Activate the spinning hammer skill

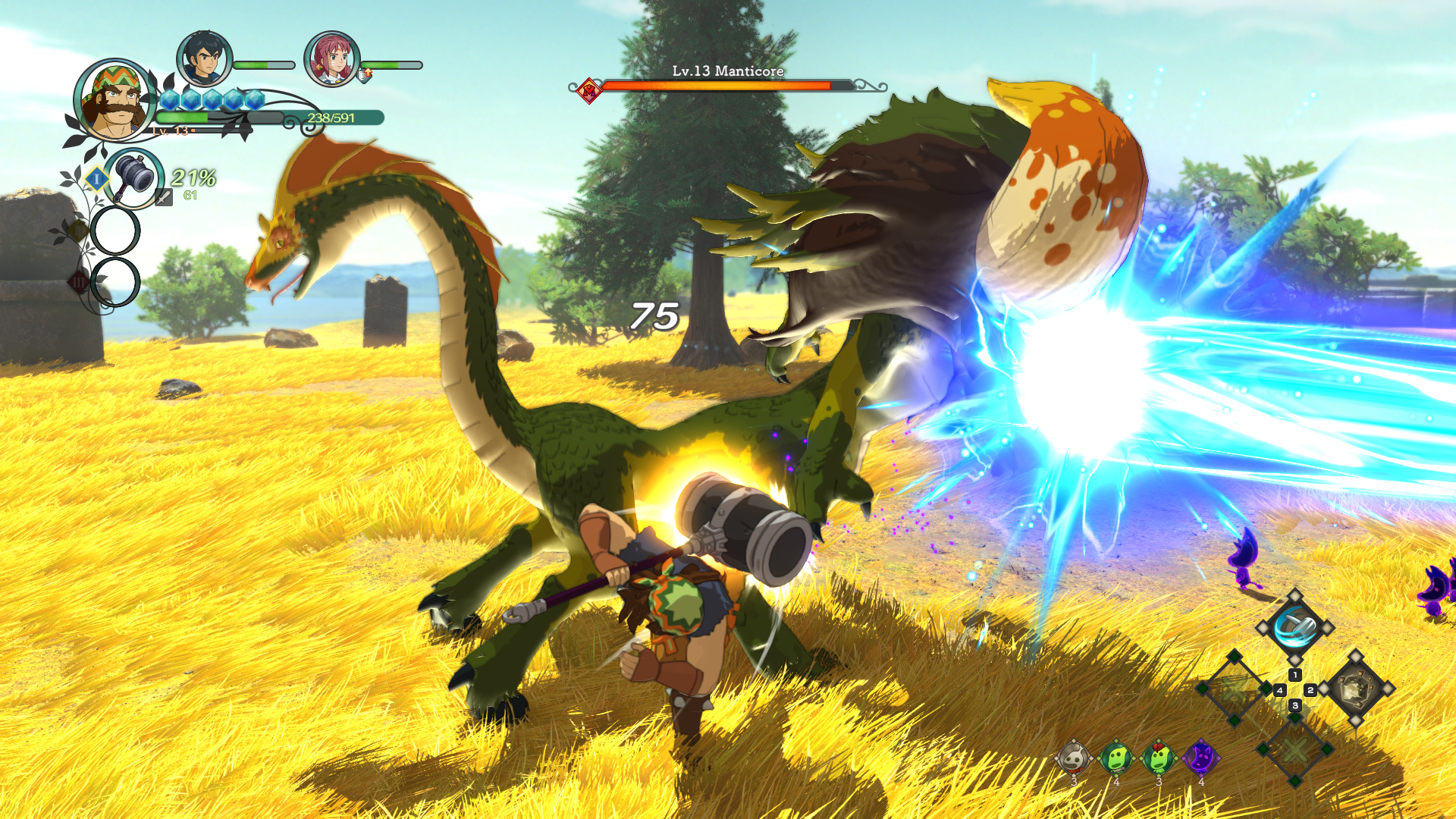(1294, 627)
